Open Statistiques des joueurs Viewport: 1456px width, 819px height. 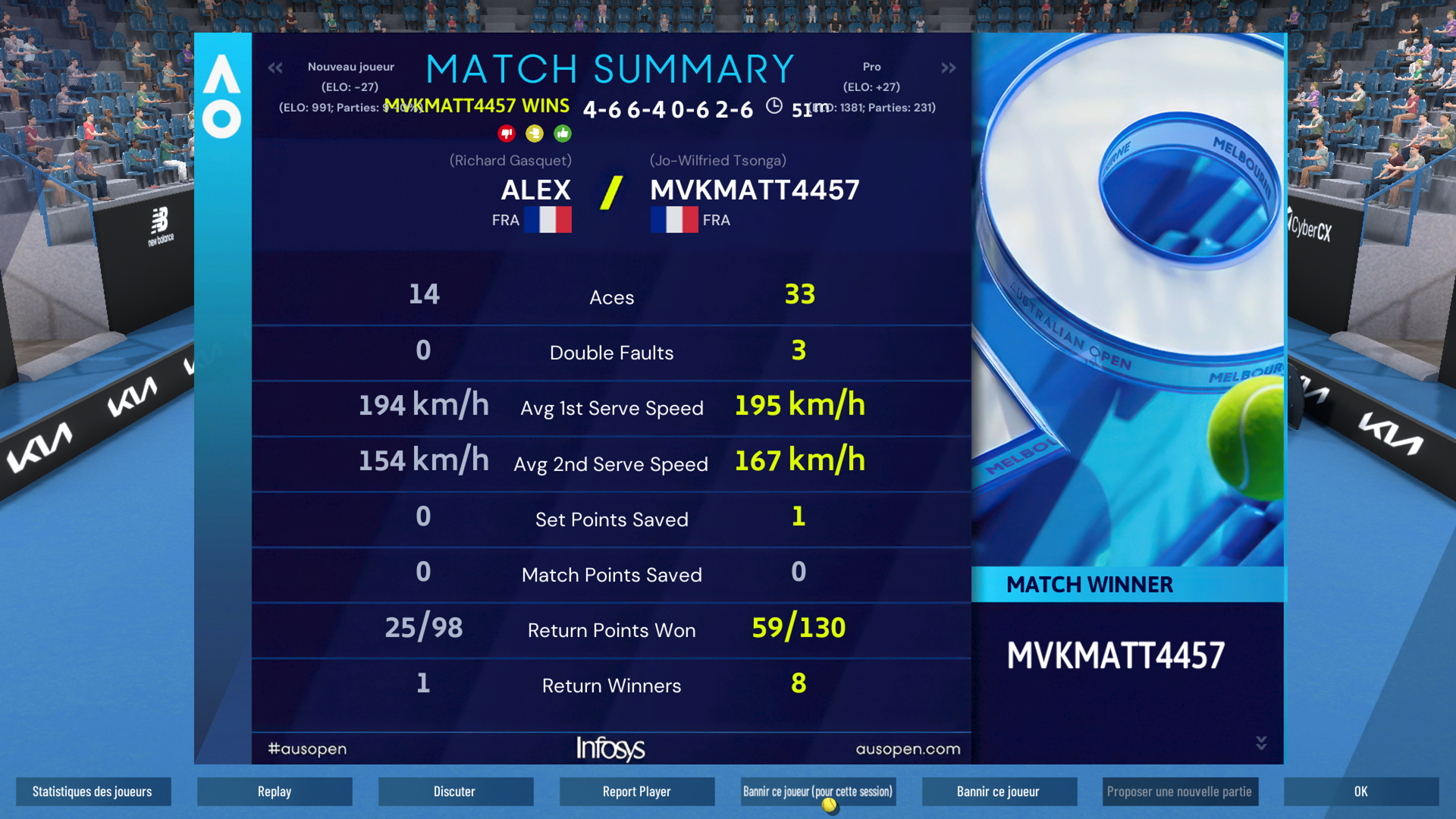(93, 792)
